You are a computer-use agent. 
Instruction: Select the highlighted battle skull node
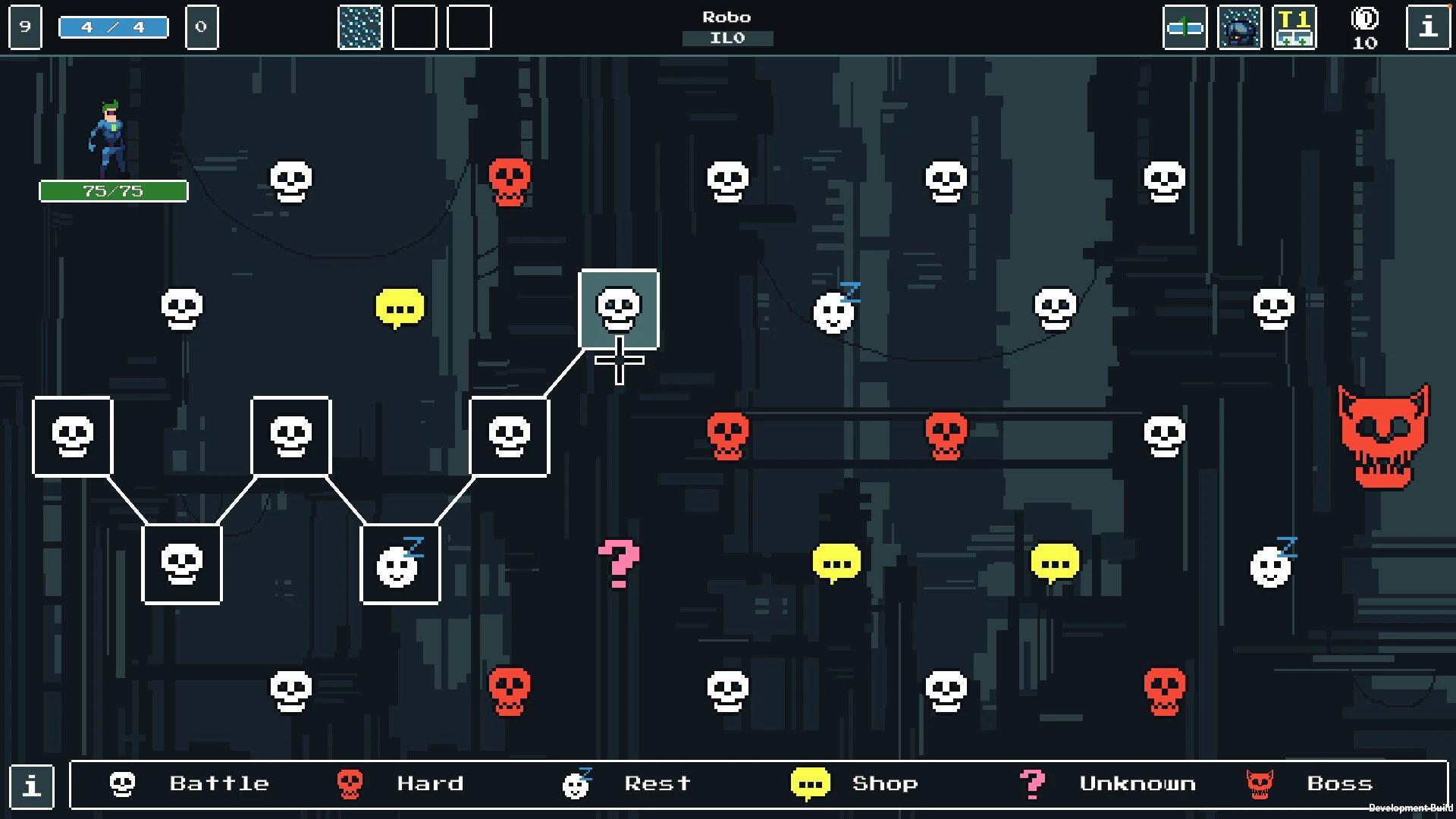pos(619,308)
